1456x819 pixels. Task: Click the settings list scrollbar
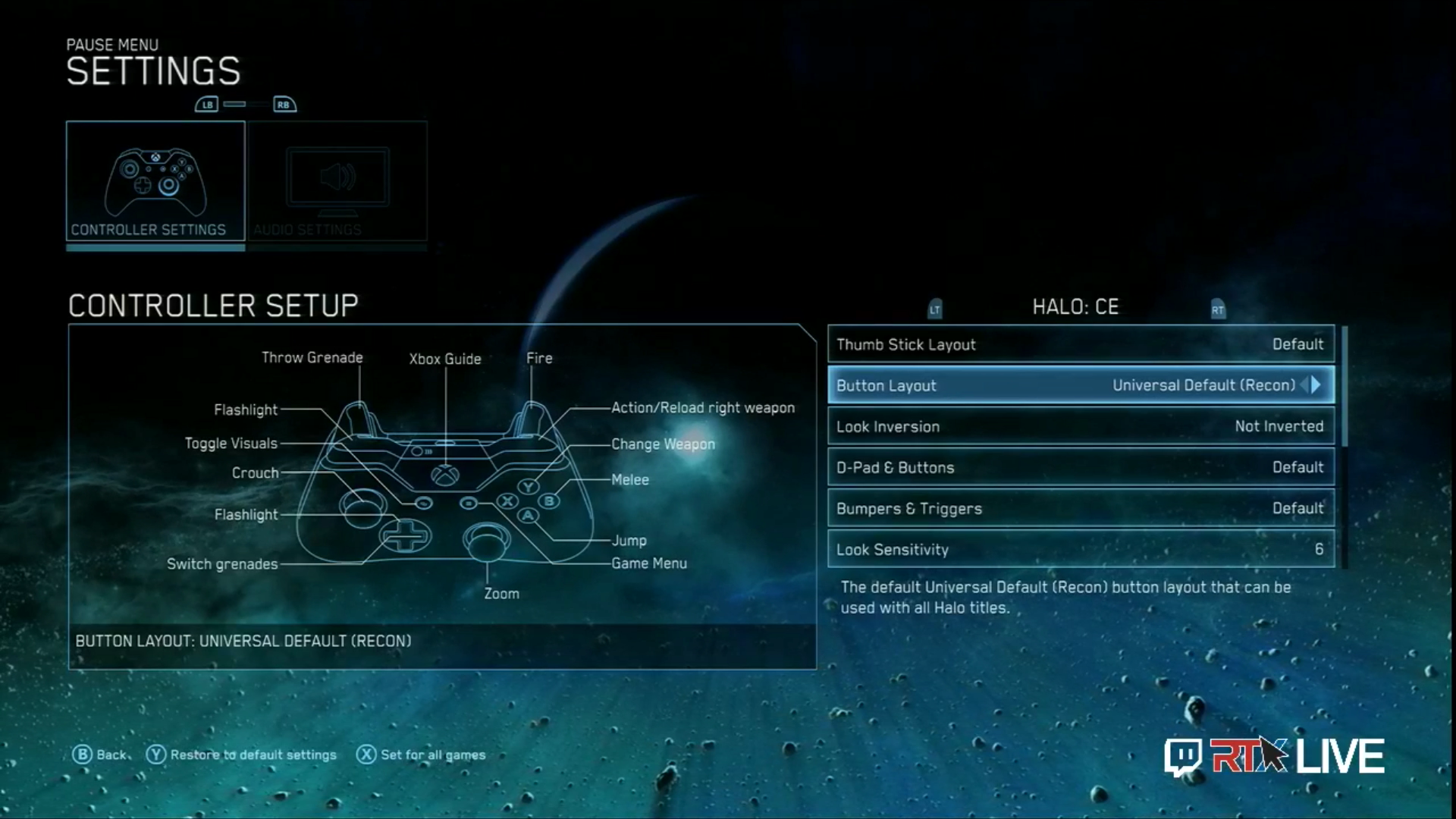[1344, 387]
